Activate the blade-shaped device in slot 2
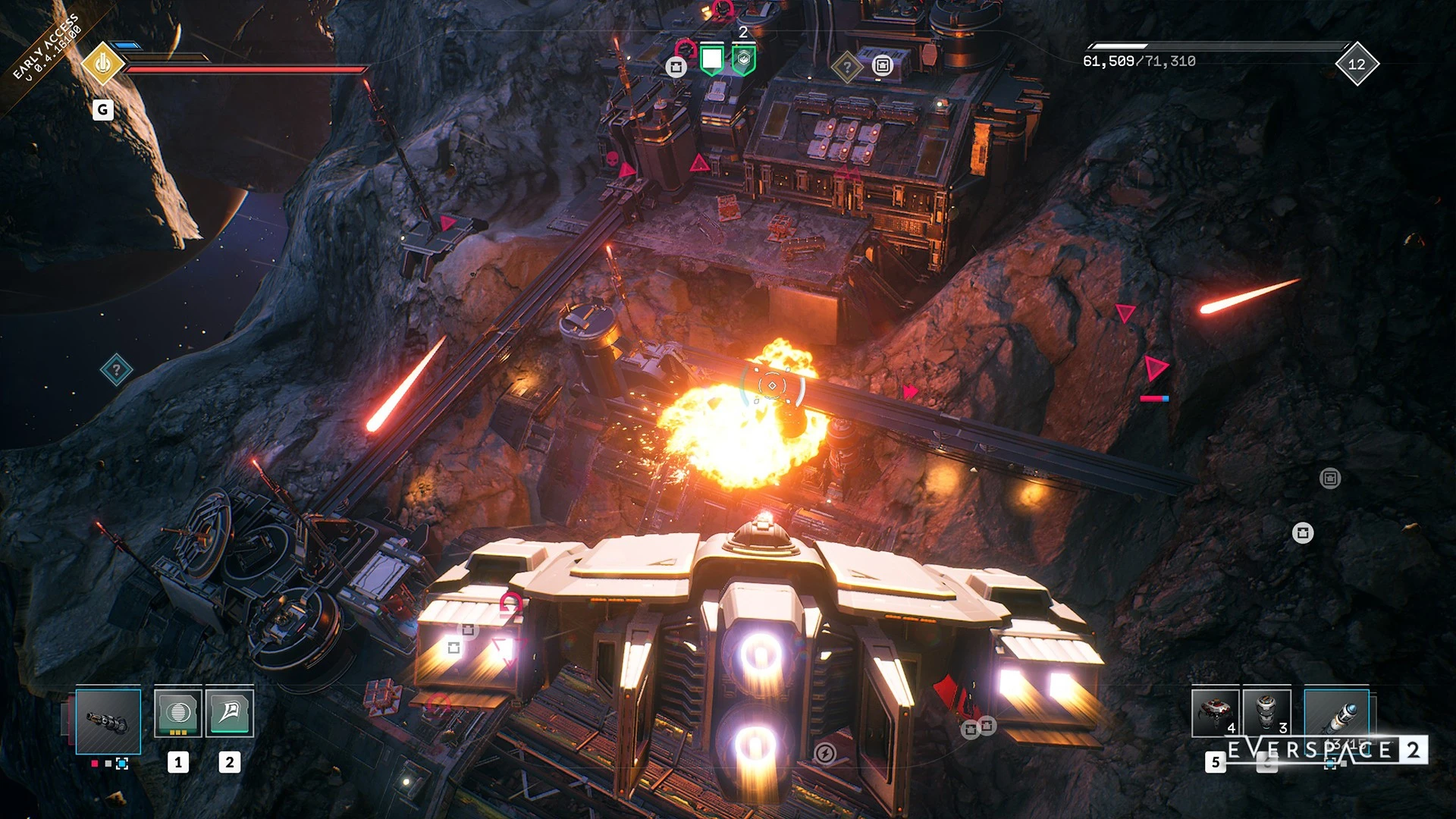 coord(229,713)
